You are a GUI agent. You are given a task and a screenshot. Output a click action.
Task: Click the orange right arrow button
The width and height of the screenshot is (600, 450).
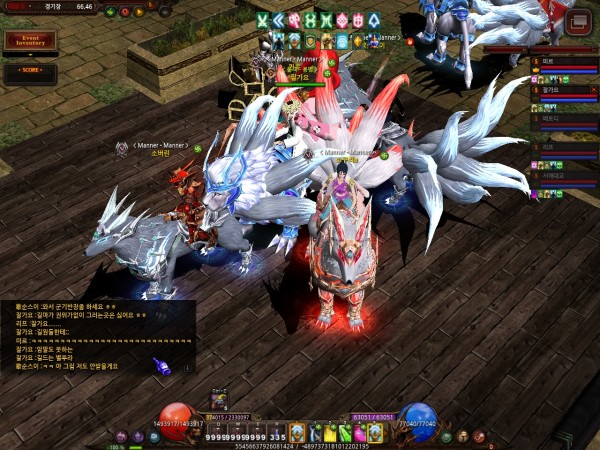(138, 12)
